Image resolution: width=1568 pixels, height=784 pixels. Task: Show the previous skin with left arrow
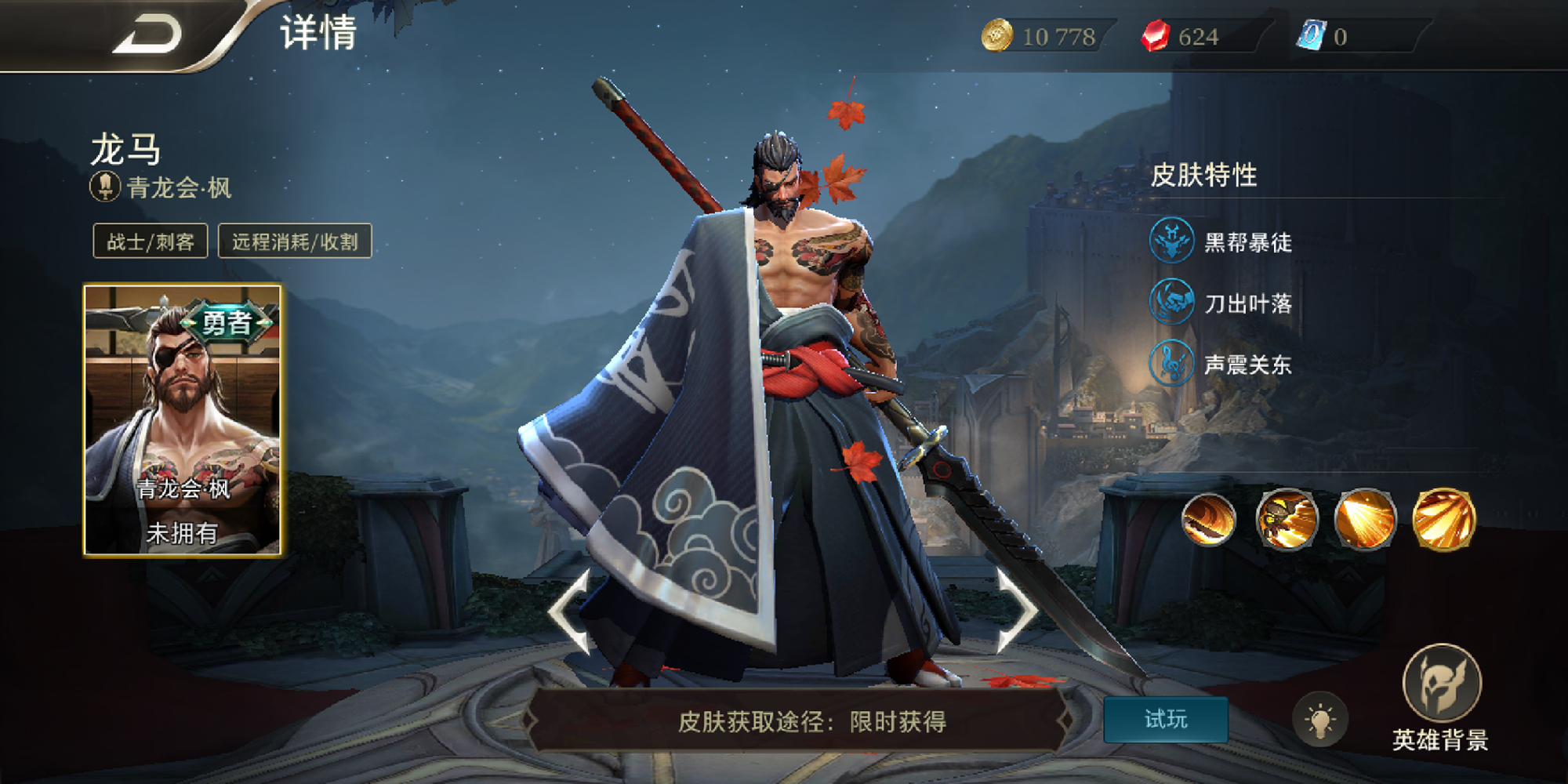572,612
